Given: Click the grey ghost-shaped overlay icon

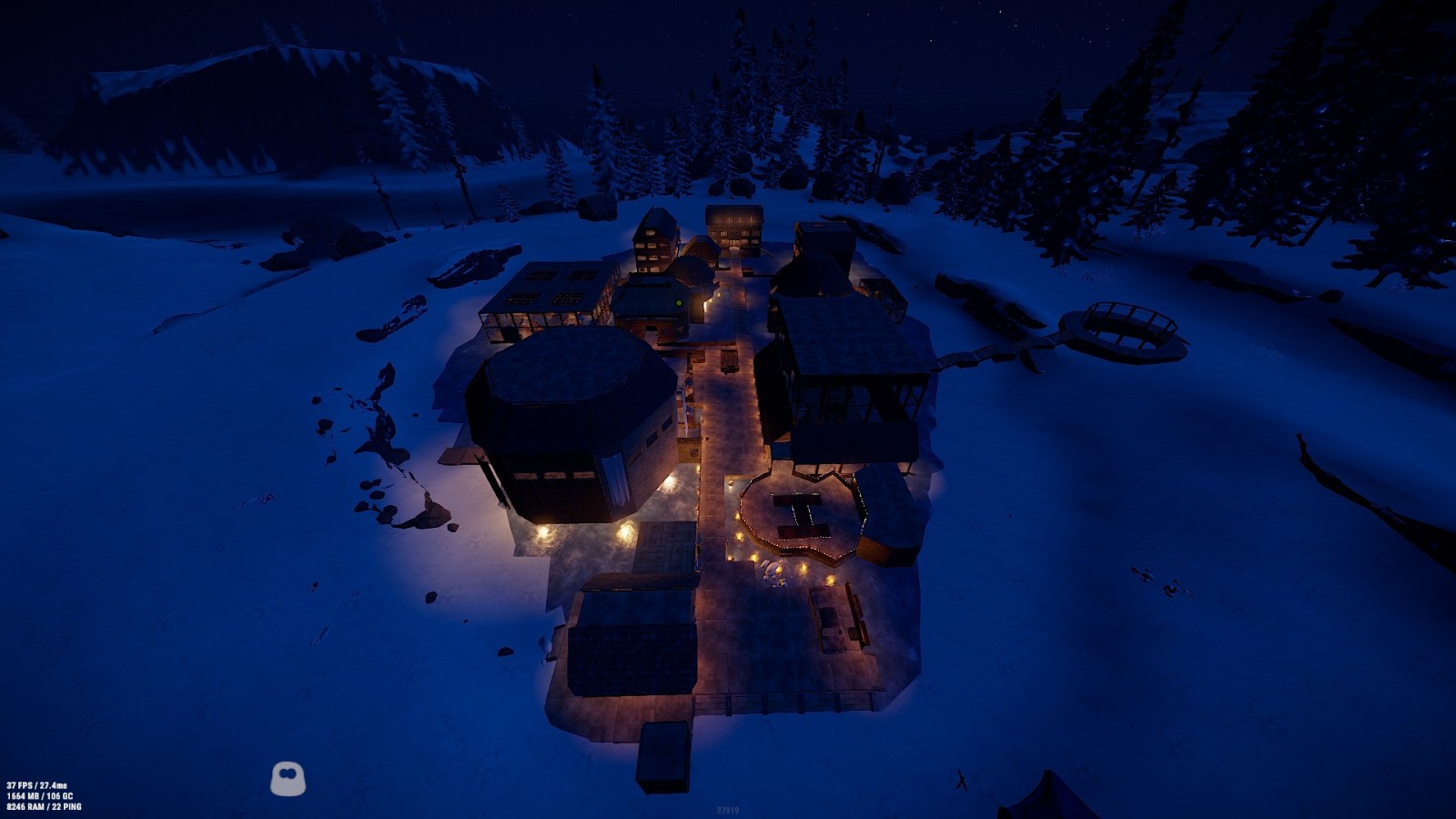Looking at the screenshot, I should [x=288, y=779].
